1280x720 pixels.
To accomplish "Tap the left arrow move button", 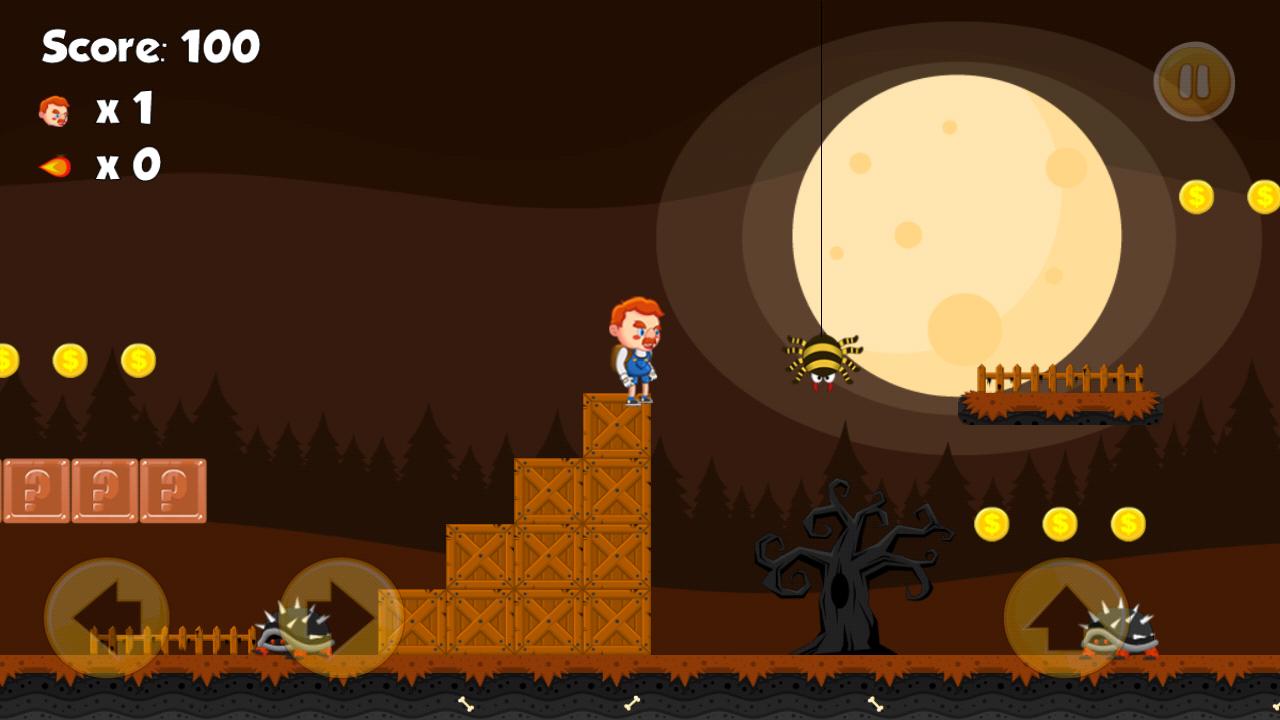I will 106,618.
